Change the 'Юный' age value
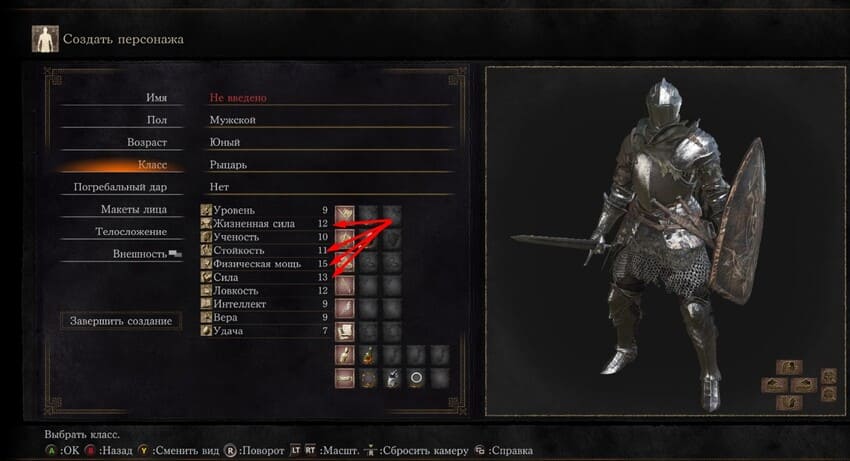The width and height of the screenshot is (850, 461). [225, 143]
